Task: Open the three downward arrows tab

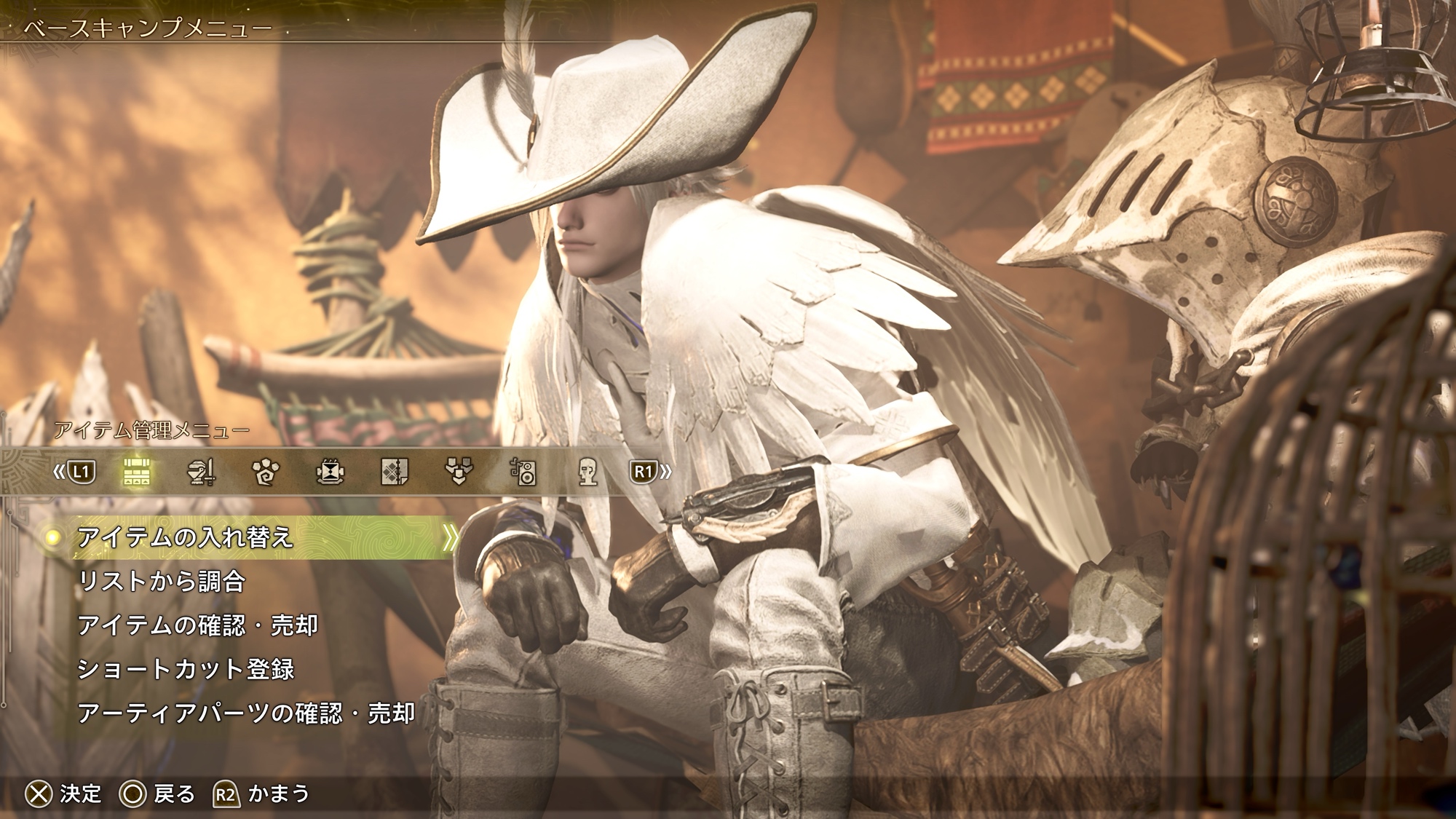Action: (459, 472)
